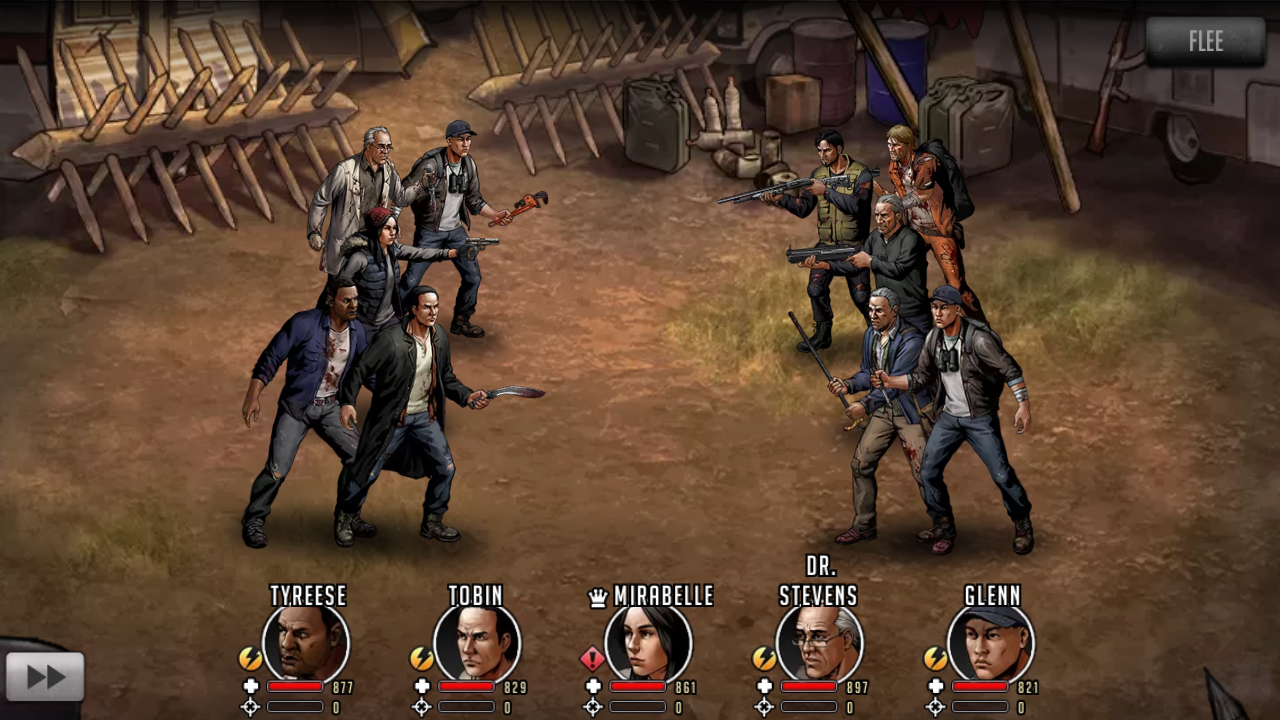The image size is (1280, 720).
Task: Pick Dr. Stevens' portrait
Action: pyautogui.click(x=819, y=643)
